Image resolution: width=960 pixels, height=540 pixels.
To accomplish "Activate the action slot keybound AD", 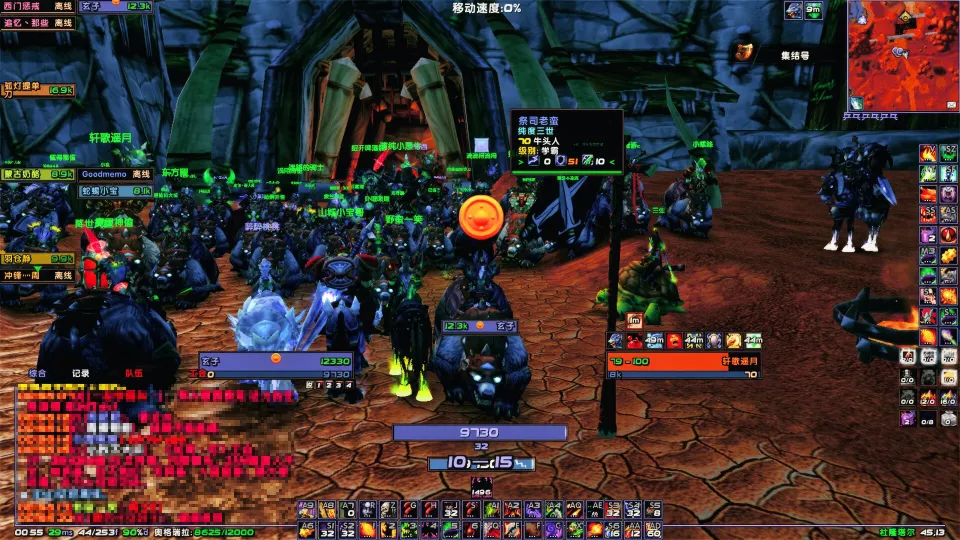I will tap(653, 529).
